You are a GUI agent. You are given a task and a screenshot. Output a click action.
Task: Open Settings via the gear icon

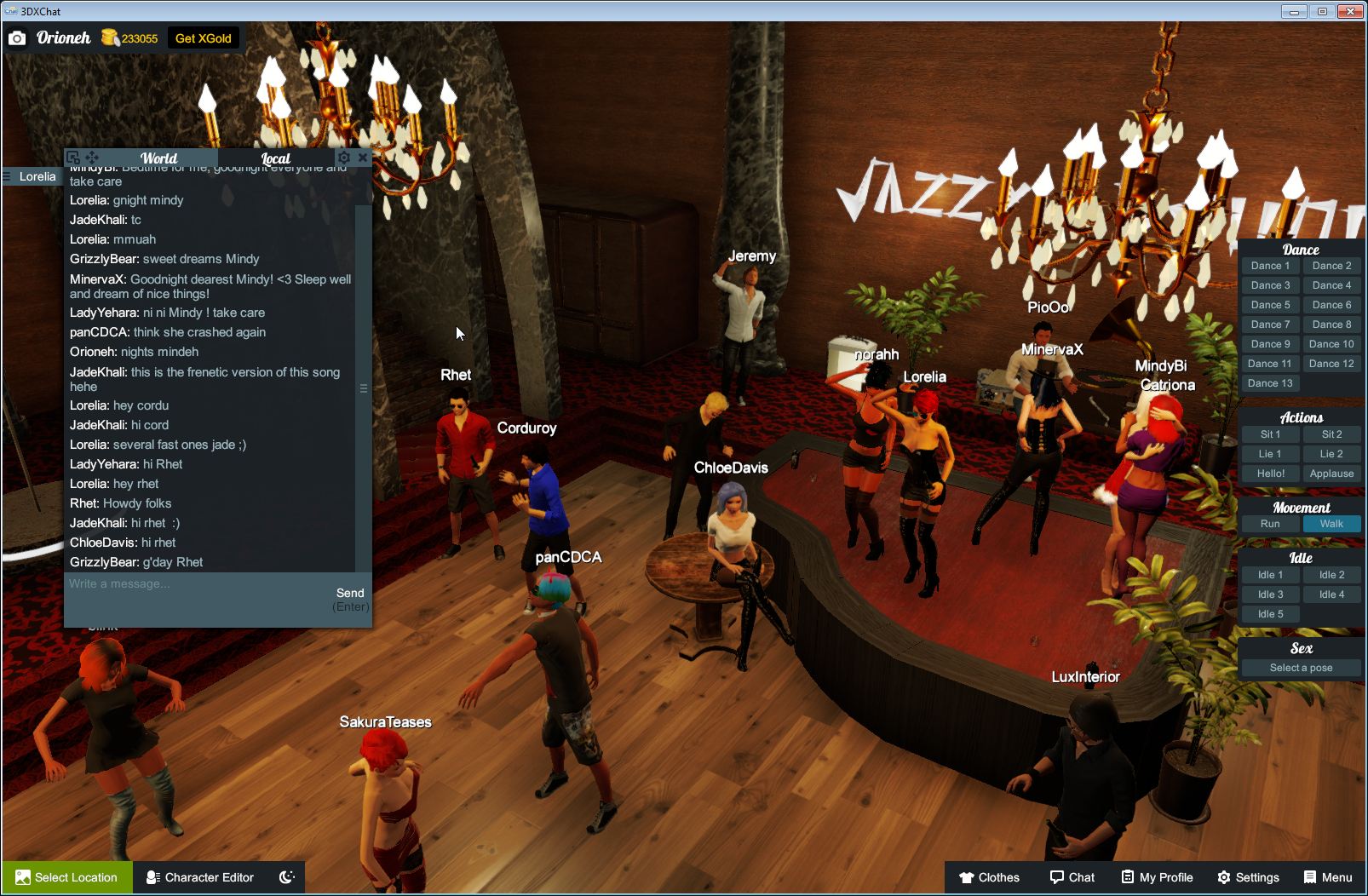(1250, 876)
